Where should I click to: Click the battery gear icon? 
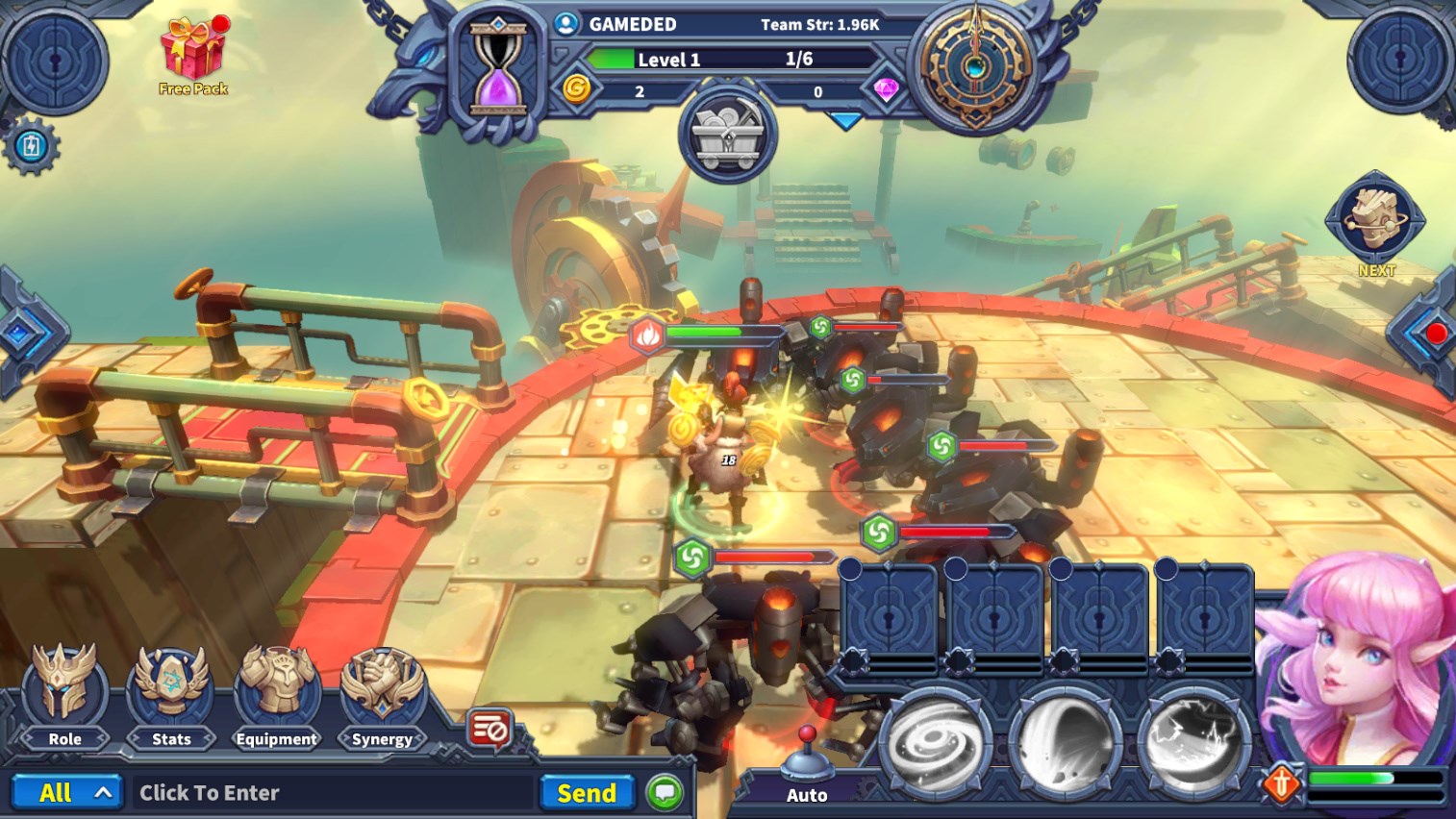[x=32, y=147]
